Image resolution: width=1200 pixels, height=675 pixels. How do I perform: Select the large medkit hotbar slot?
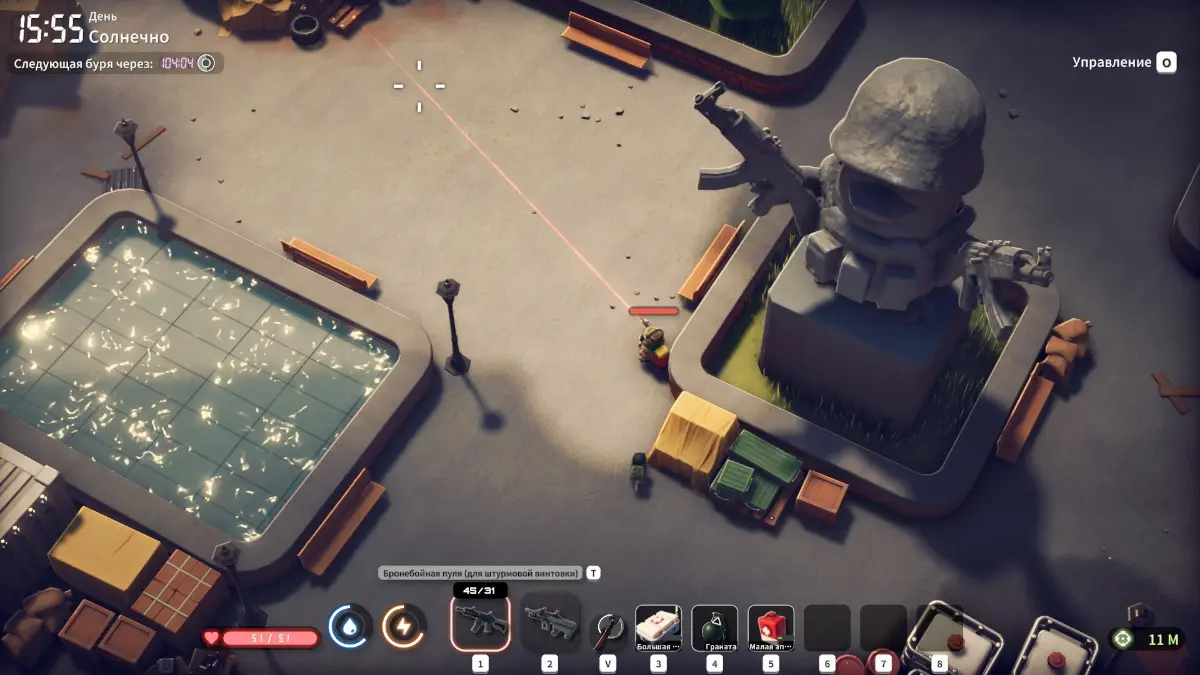[658, 627]
